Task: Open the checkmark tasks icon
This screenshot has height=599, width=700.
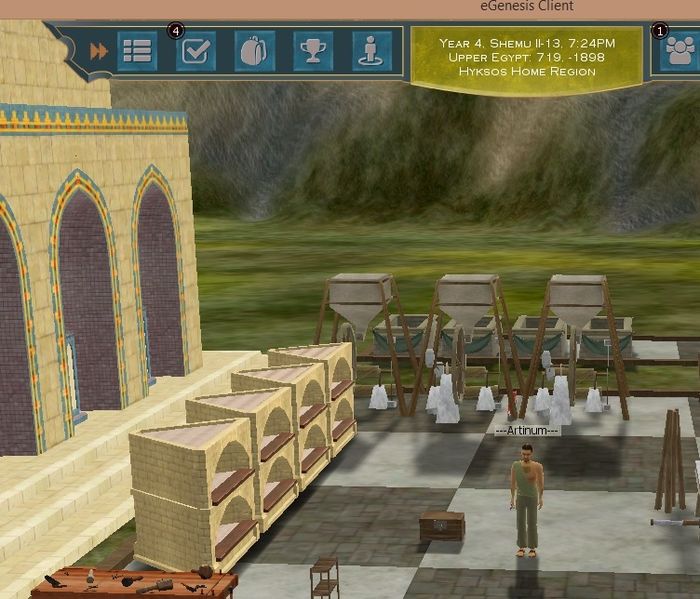Action: pos(195,51)
